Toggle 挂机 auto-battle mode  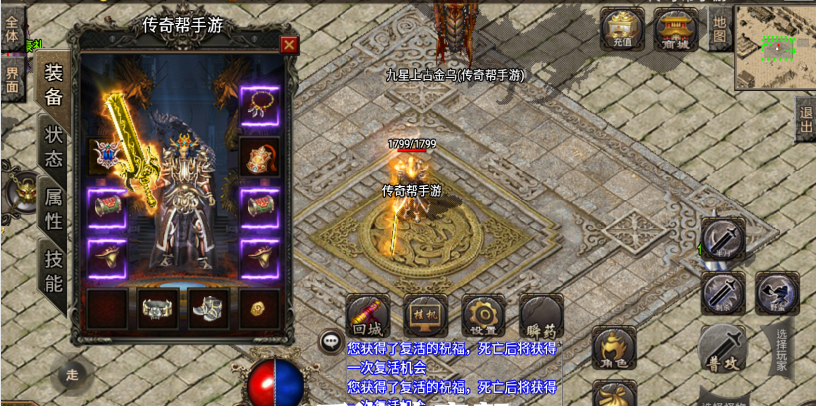(426, 316)
